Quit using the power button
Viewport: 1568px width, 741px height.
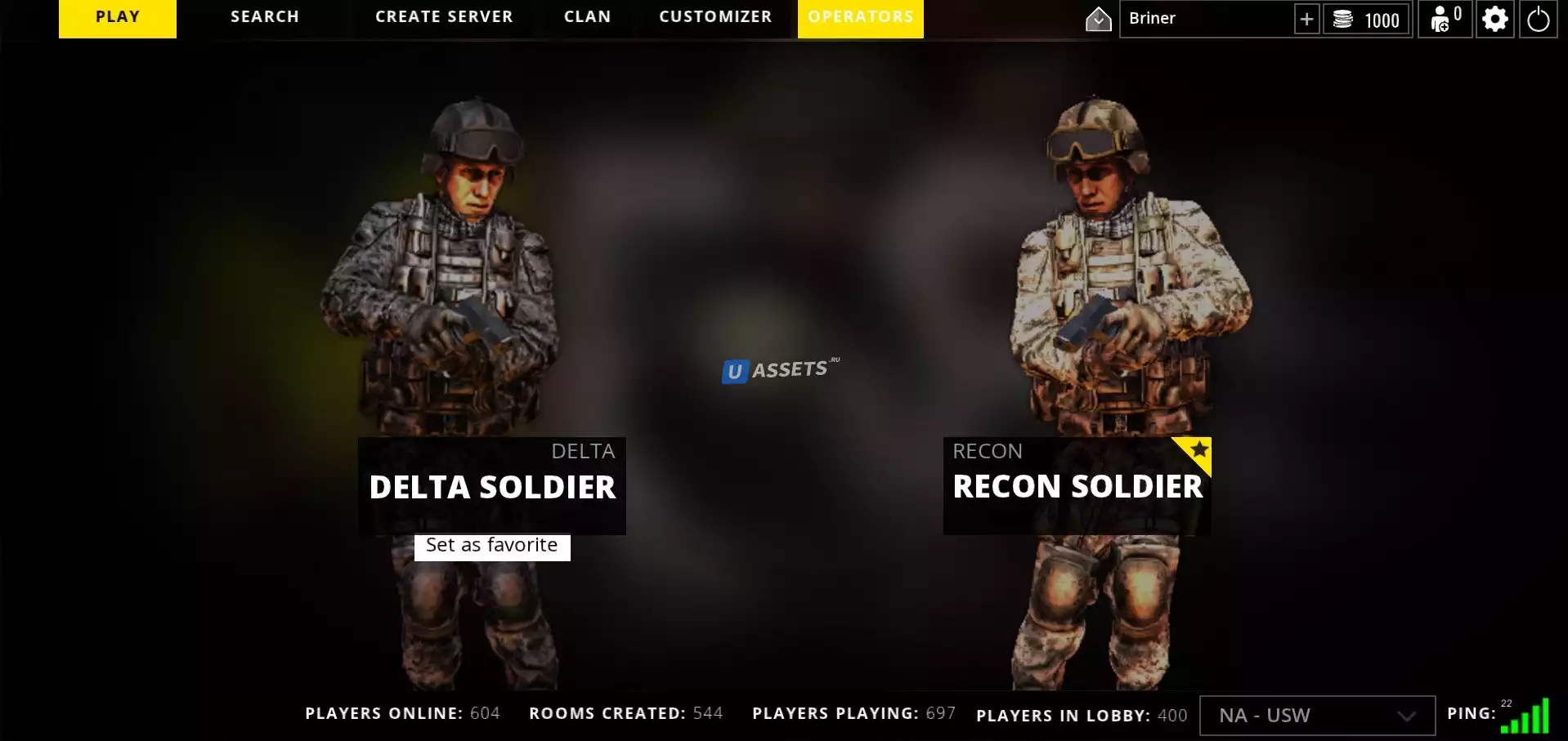coord(1538,20)
